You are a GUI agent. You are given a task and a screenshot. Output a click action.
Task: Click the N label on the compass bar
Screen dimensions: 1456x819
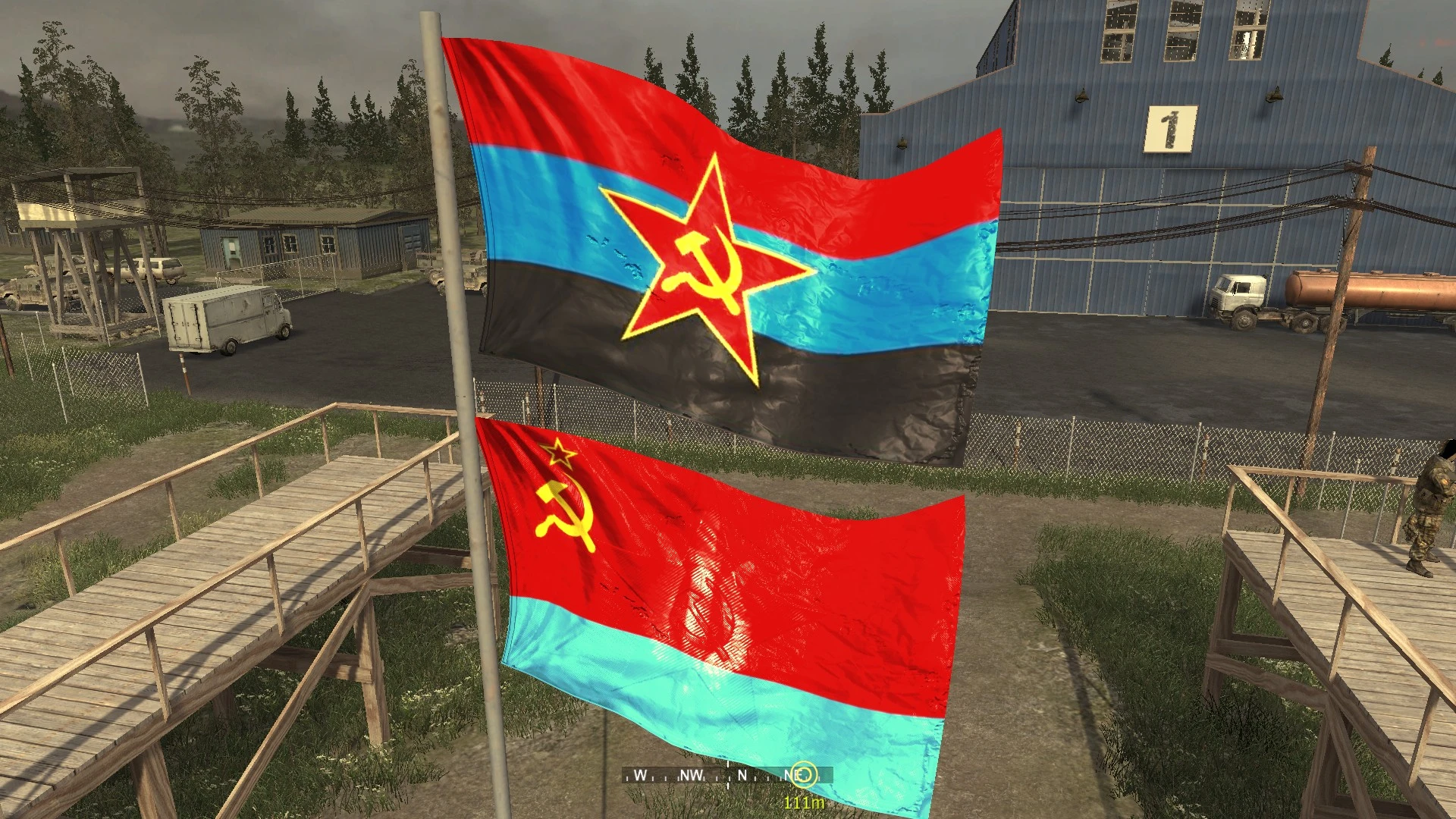point(742,775)
